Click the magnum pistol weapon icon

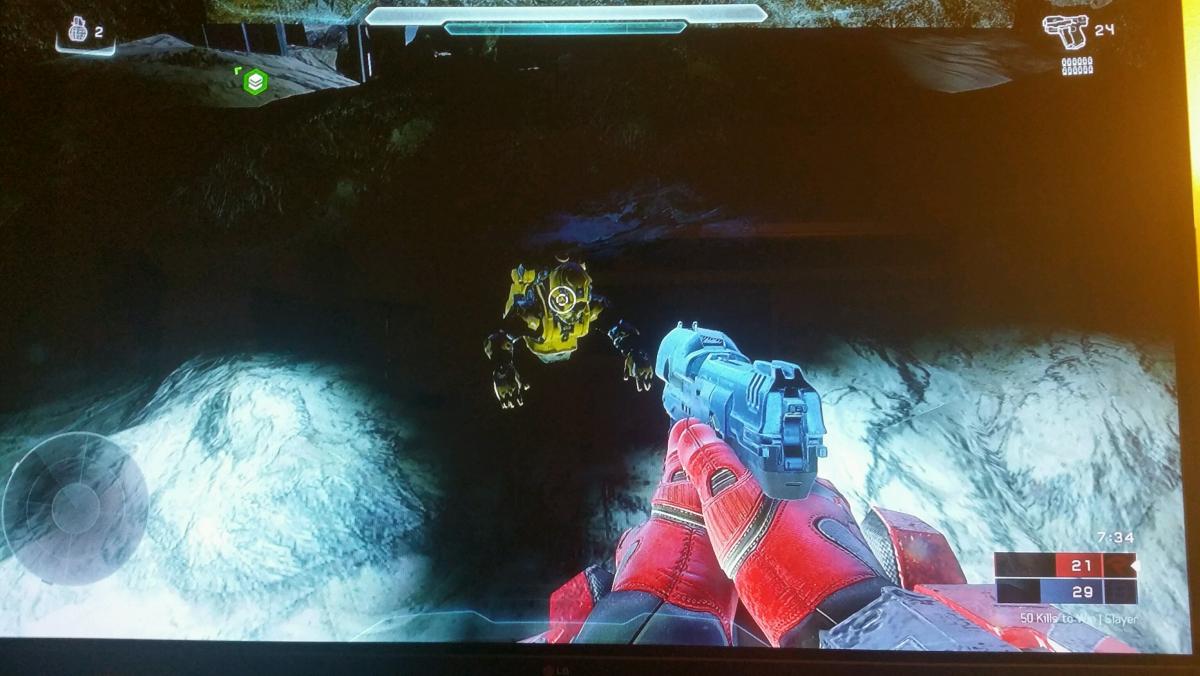click(x=1064, y=29)
